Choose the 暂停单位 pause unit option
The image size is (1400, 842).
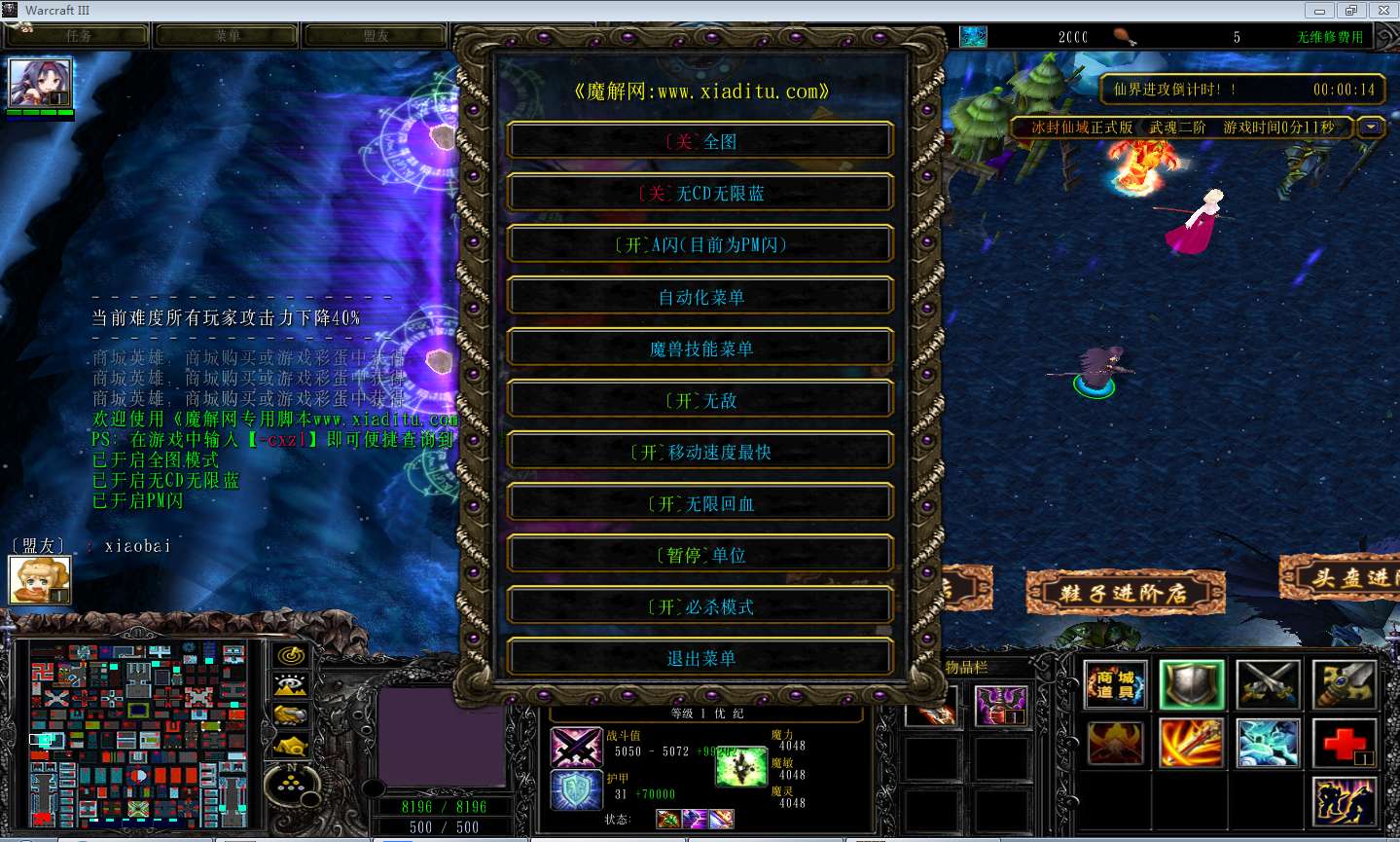click(x=700, y=555)
